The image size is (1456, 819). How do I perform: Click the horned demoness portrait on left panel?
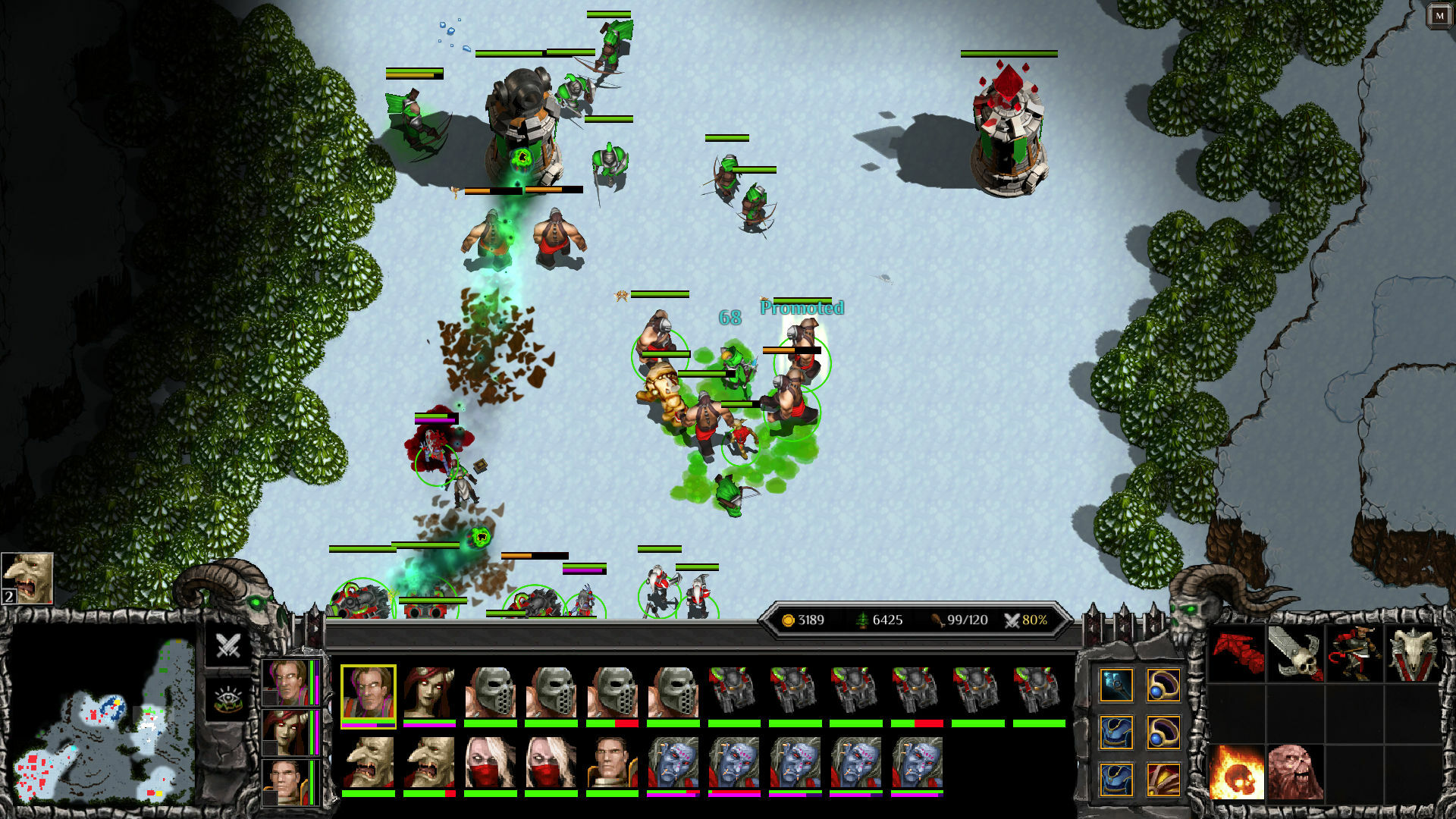coord(287,733)
